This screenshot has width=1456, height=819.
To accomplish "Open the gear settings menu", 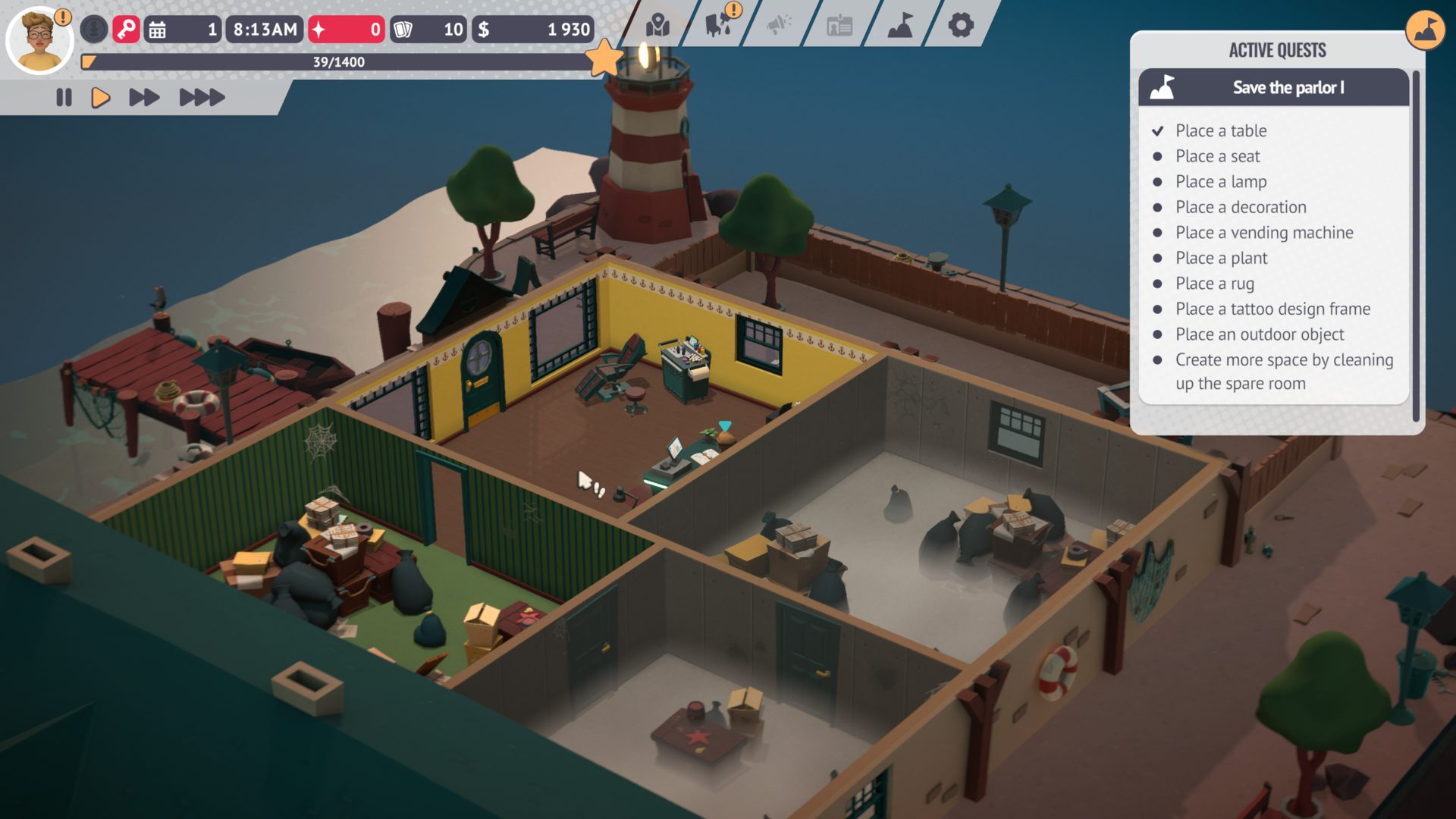I will coord(961,26).
